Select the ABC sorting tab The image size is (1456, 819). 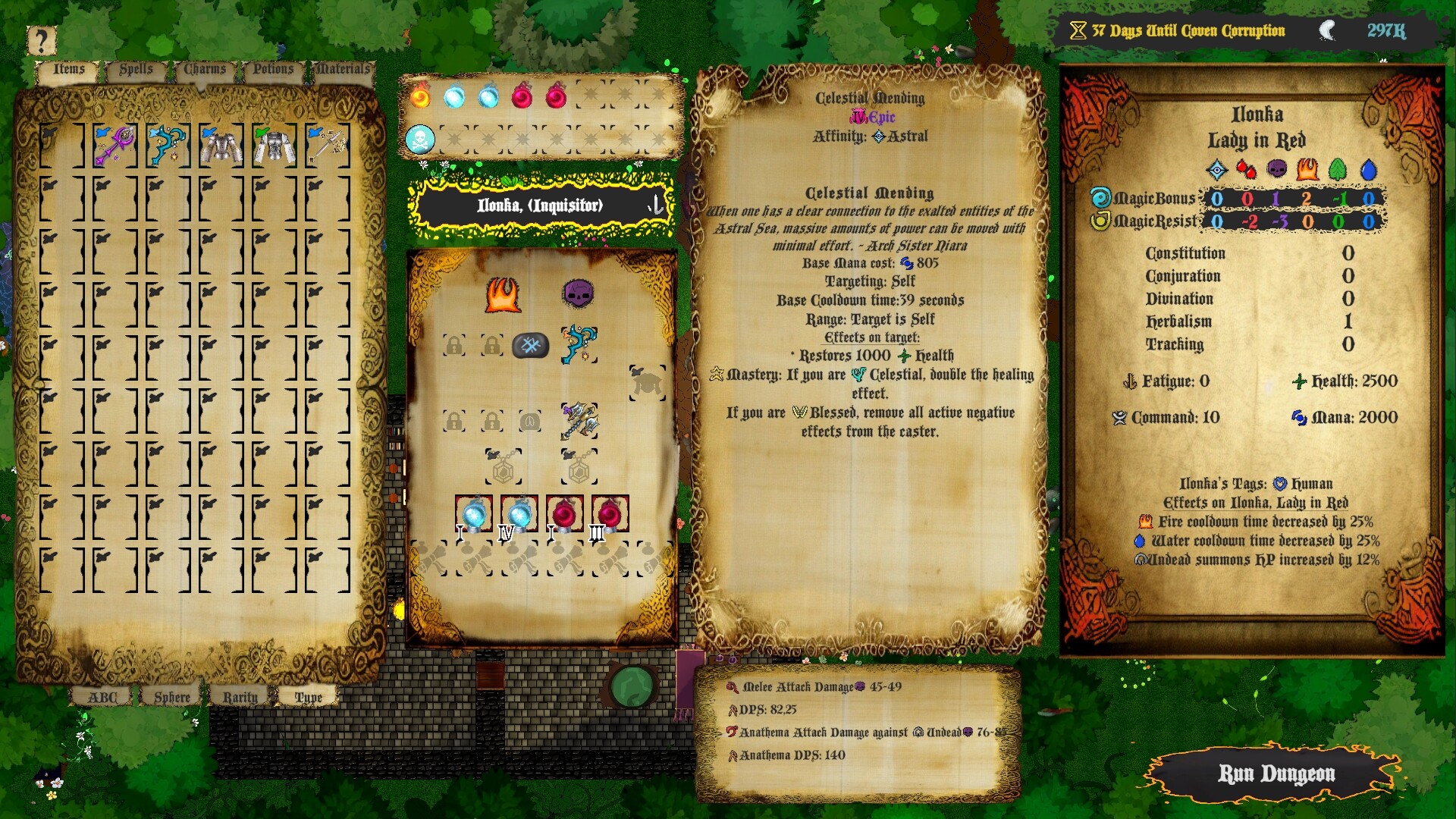pyautogui.click(x=105, y=696)
